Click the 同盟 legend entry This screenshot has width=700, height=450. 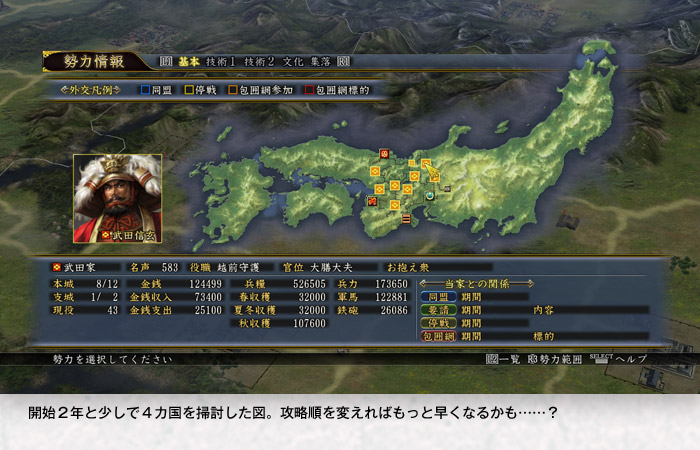[x=158, y=90]
